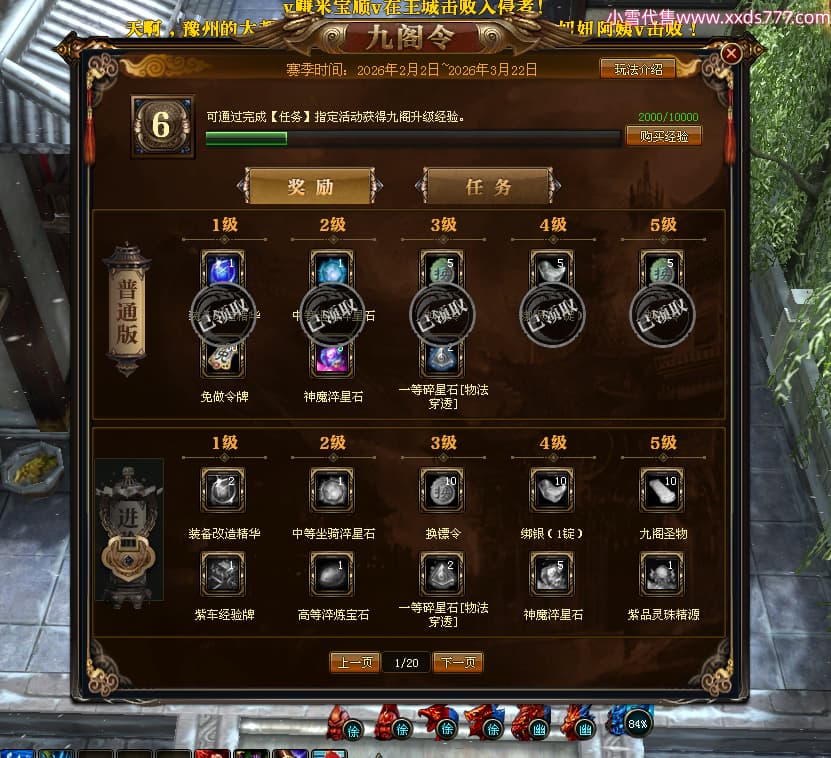Click the 购买经验 buy experience button
831x758 pixels.
[x=663, y=136]
